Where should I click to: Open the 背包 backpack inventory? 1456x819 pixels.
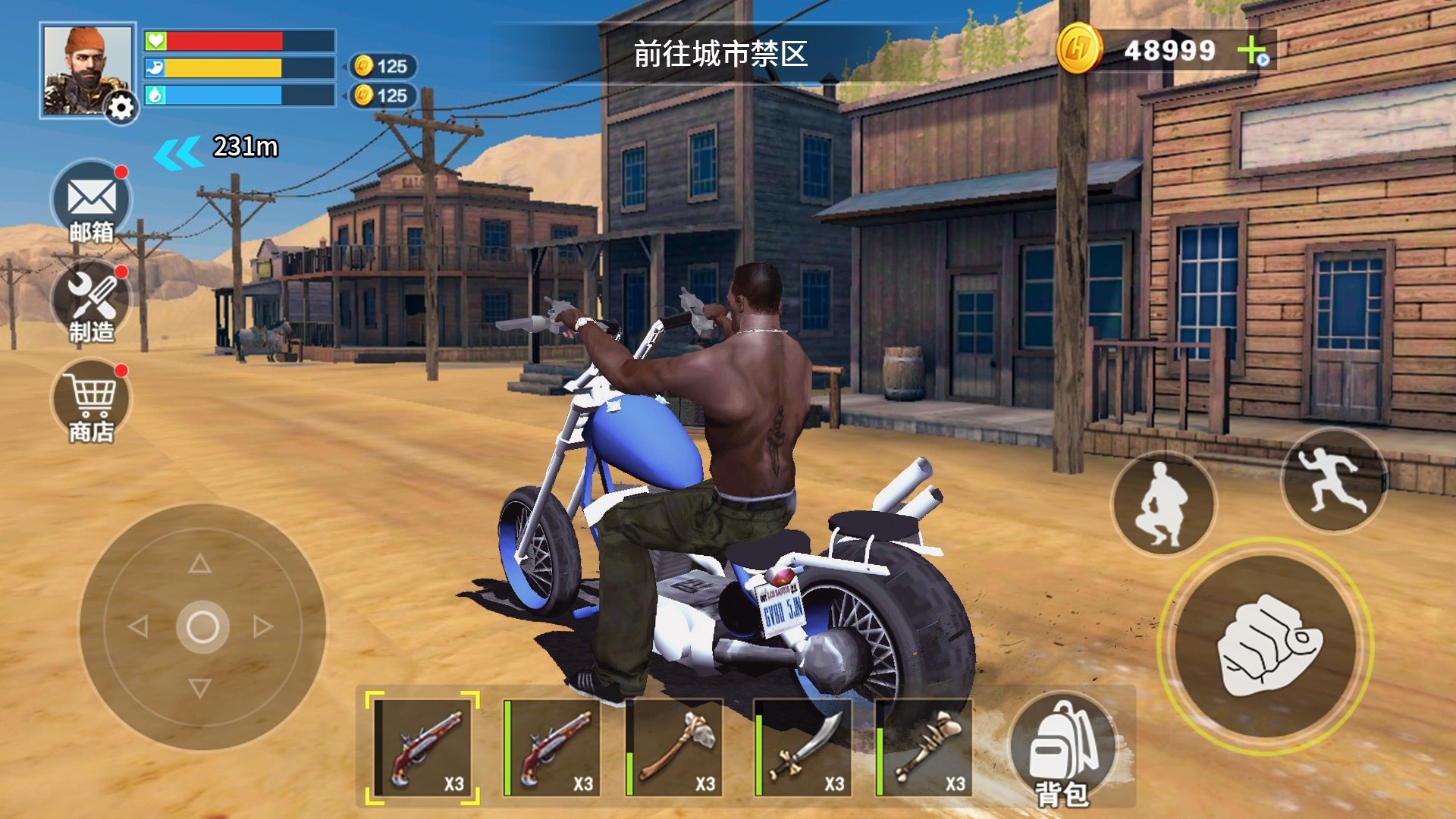point(1062,751)
